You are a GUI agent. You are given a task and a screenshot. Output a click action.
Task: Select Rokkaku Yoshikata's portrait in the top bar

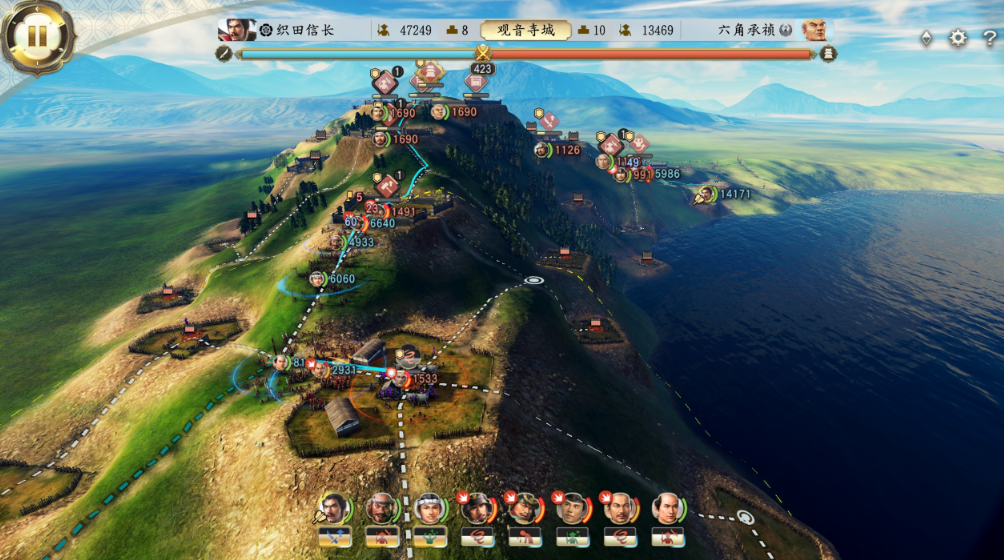click(x=814, y=30)
